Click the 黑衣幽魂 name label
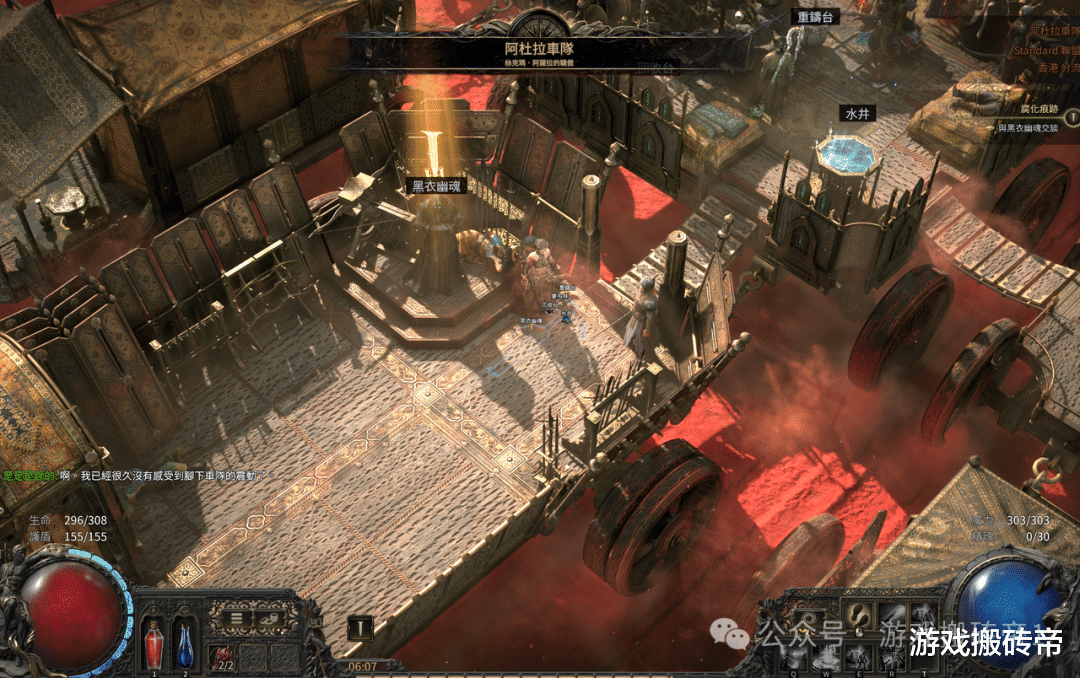Screen dimensions: 1080x678 coord(439,186)
